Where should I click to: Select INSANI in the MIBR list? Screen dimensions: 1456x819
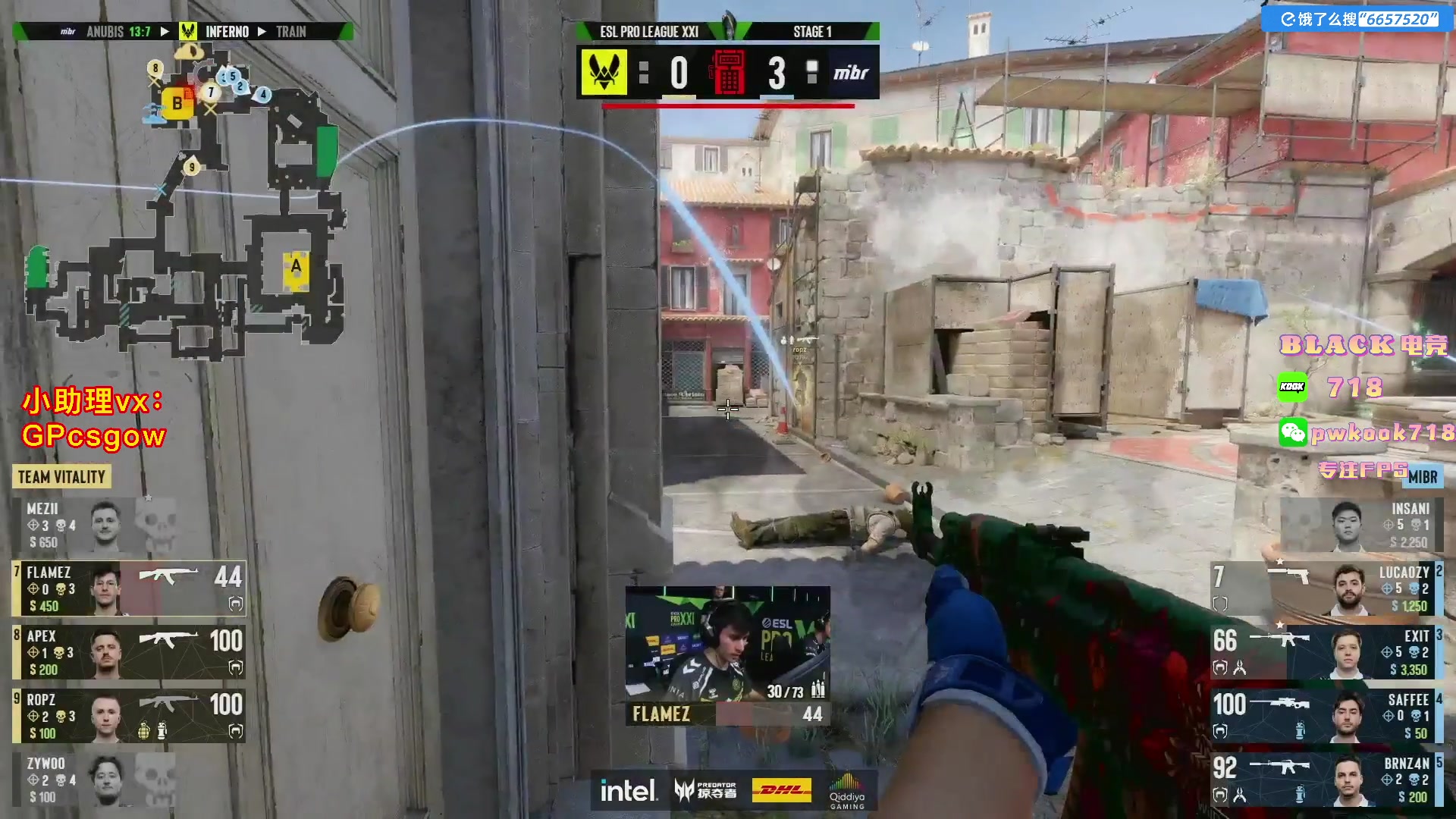tap(1361, 525)
